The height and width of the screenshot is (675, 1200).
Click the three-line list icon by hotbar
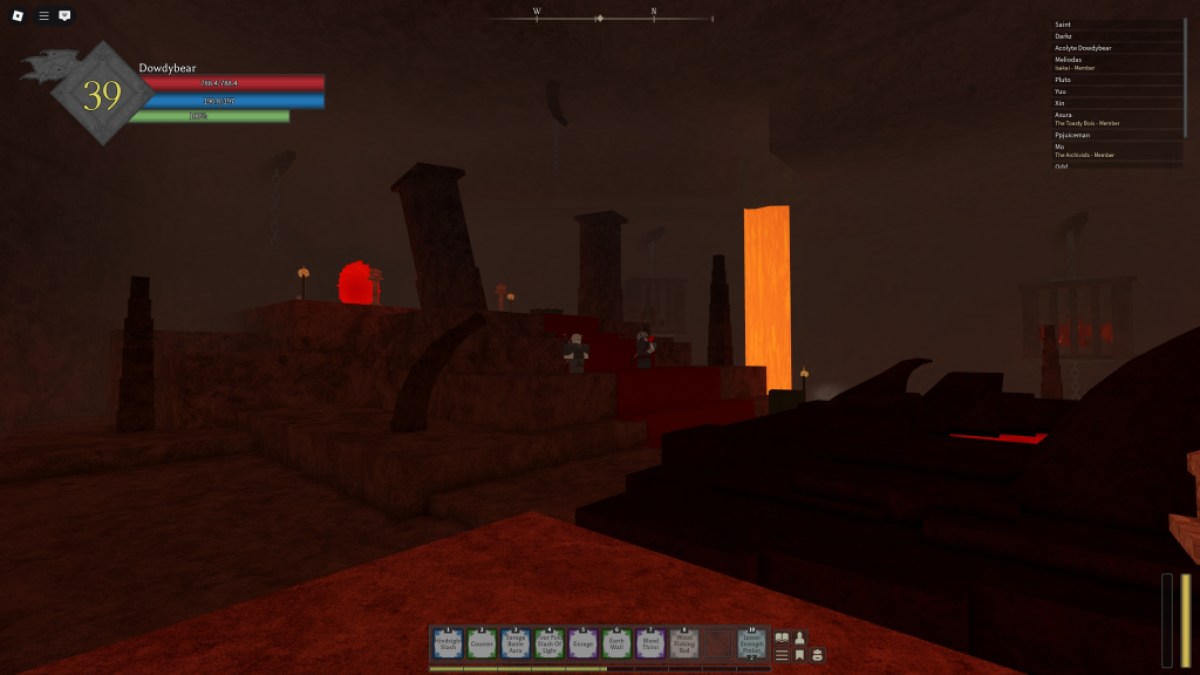[x=782, y=655]
